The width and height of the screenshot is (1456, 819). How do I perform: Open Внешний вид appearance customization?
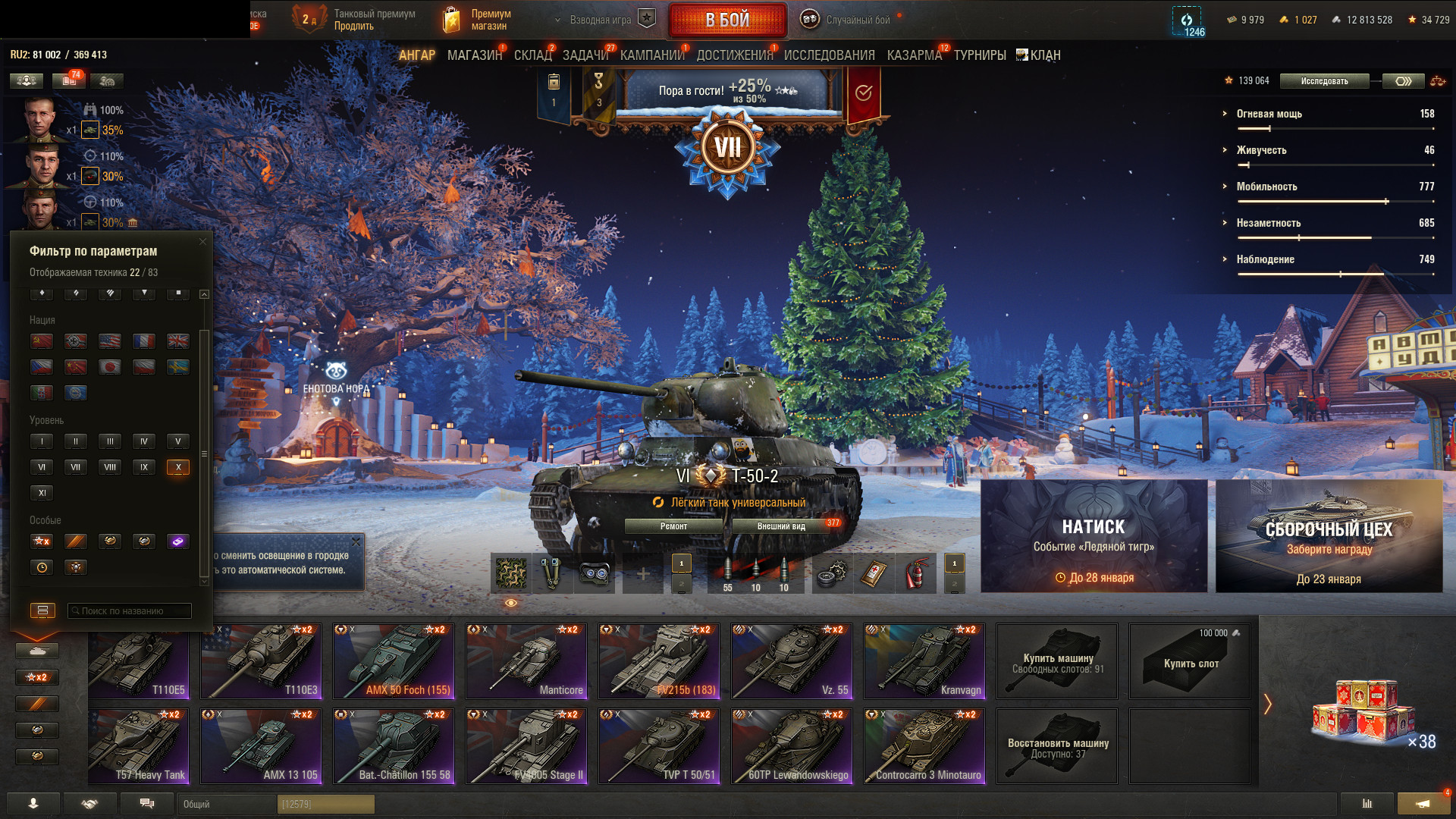click(x=781, y=526)
